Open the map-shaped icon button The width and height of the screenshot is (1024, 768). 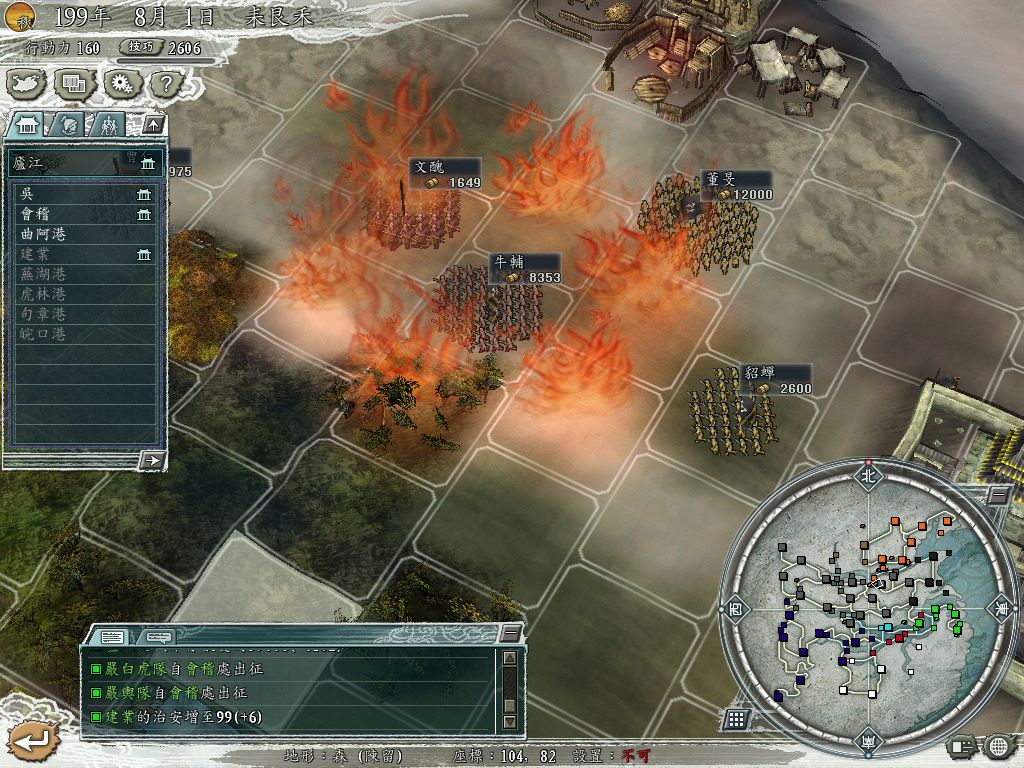(x=25, y=84)
